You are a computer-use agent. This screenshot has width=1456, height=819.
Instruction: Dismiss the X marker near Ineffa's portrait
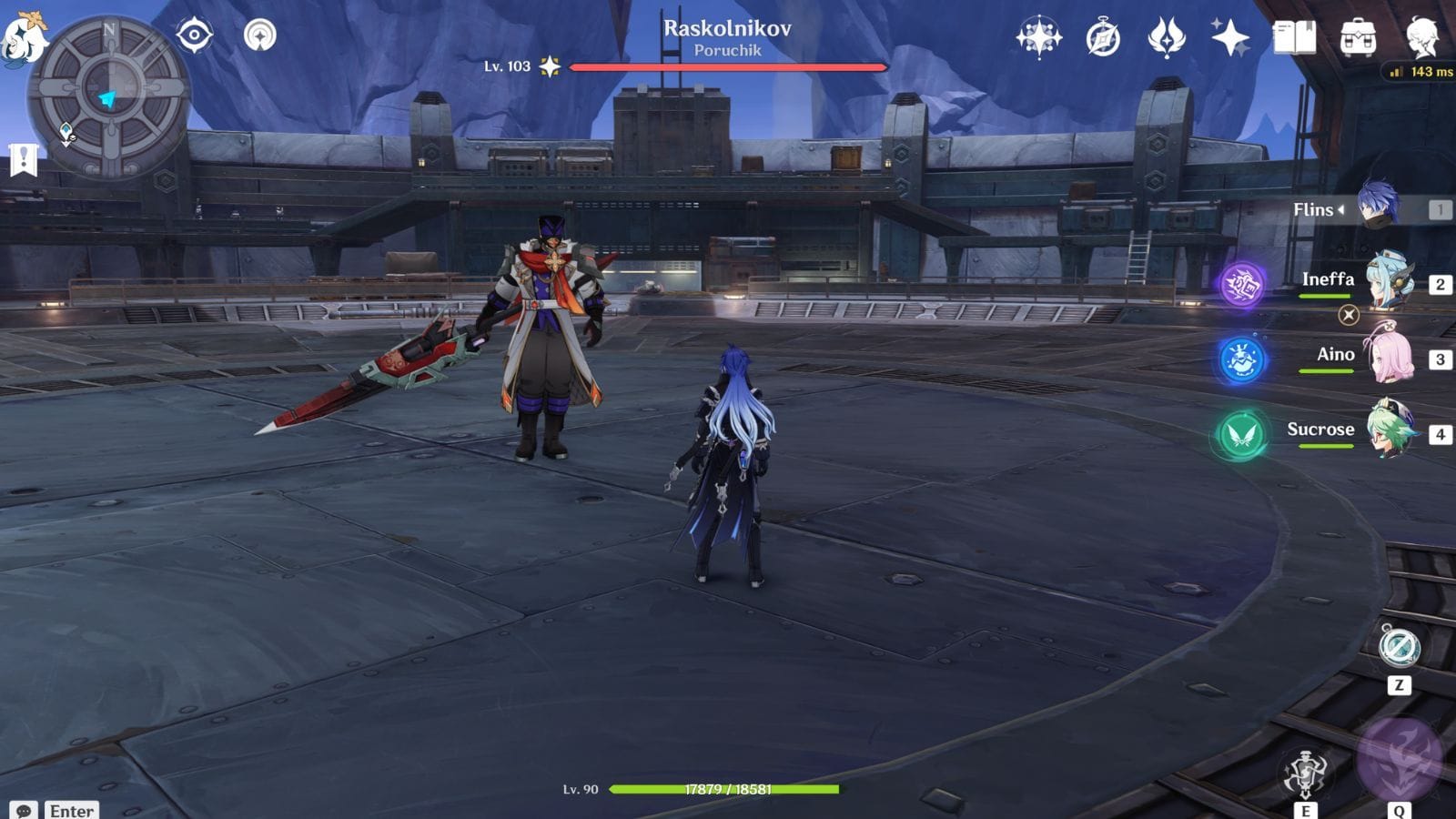pos(1350,317)
